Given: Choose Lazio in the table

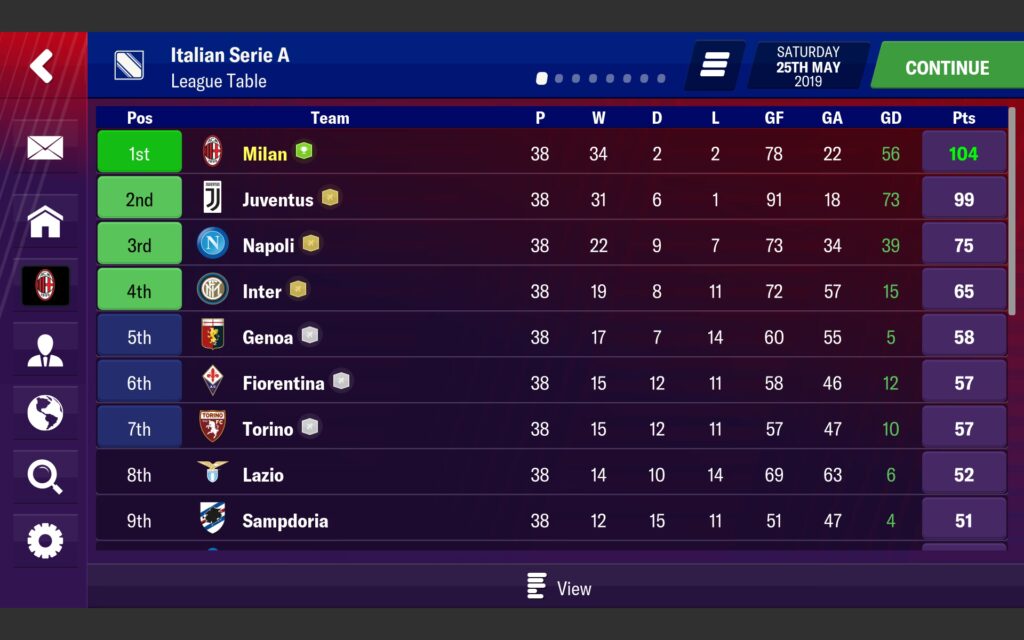Looking at the screenshot, I should (263, 476).
